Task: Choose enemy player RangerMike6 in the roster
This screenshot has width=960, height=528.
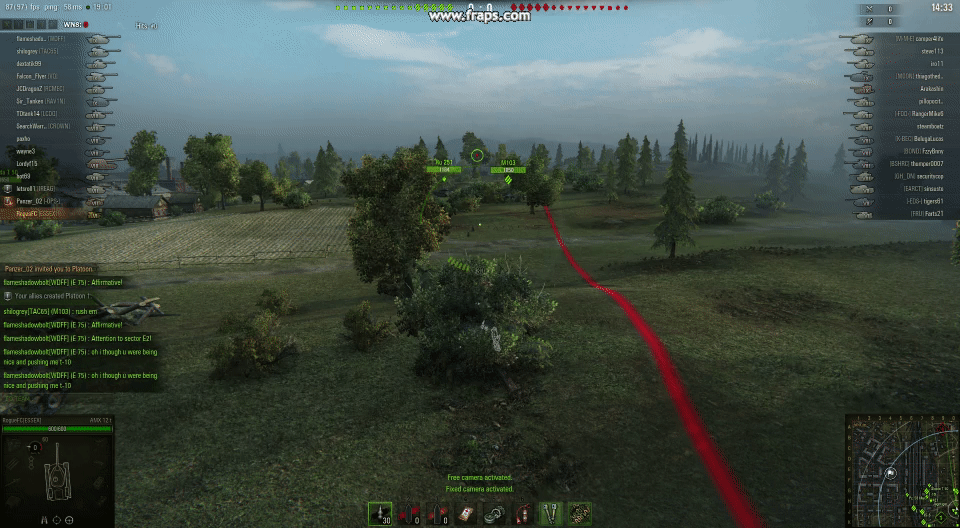Action: pyautogui.click(x=928, y=113)
